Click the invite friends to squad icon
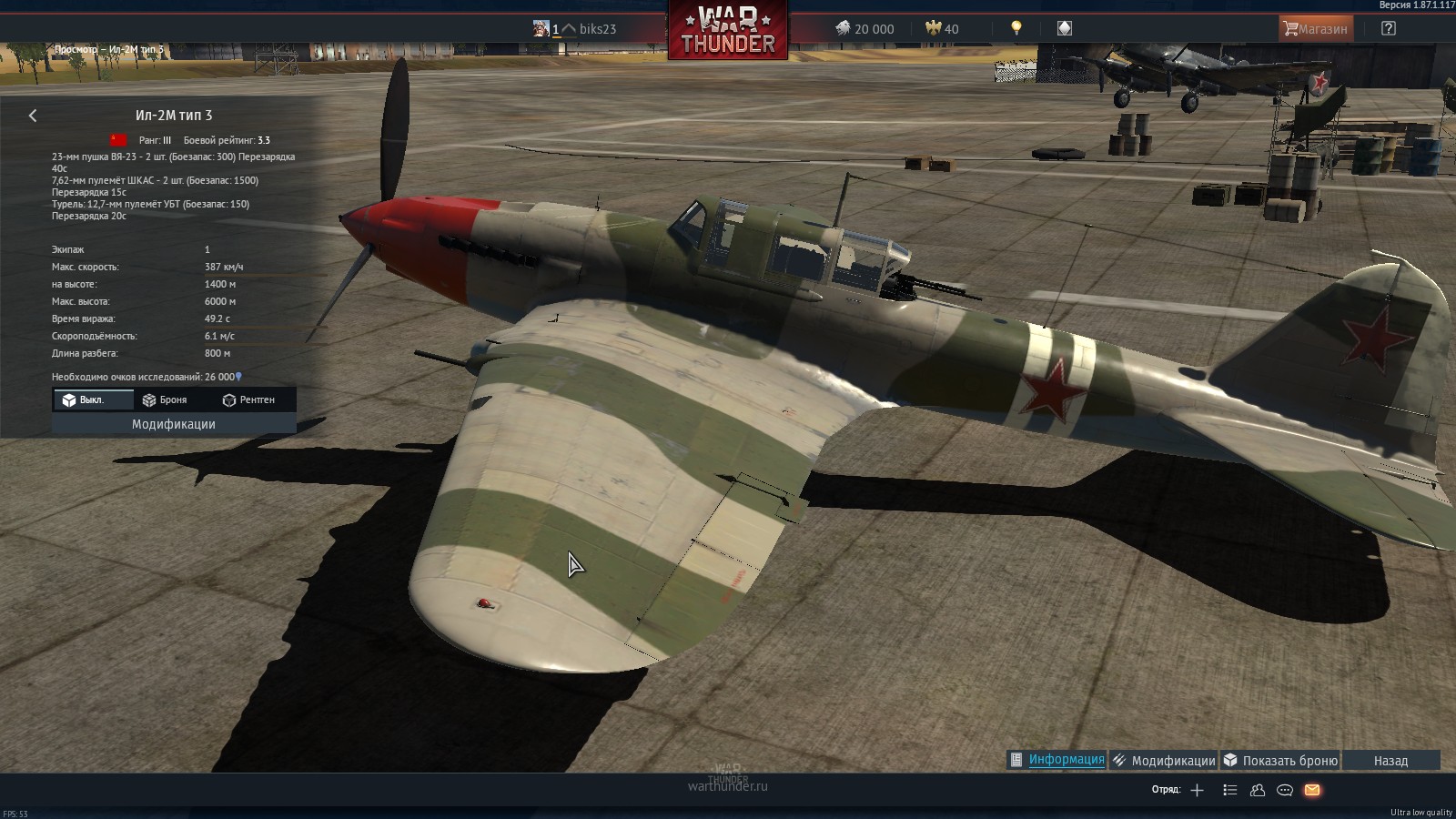This screenshot has height=819, width=1456. [x=1258, y=790]
